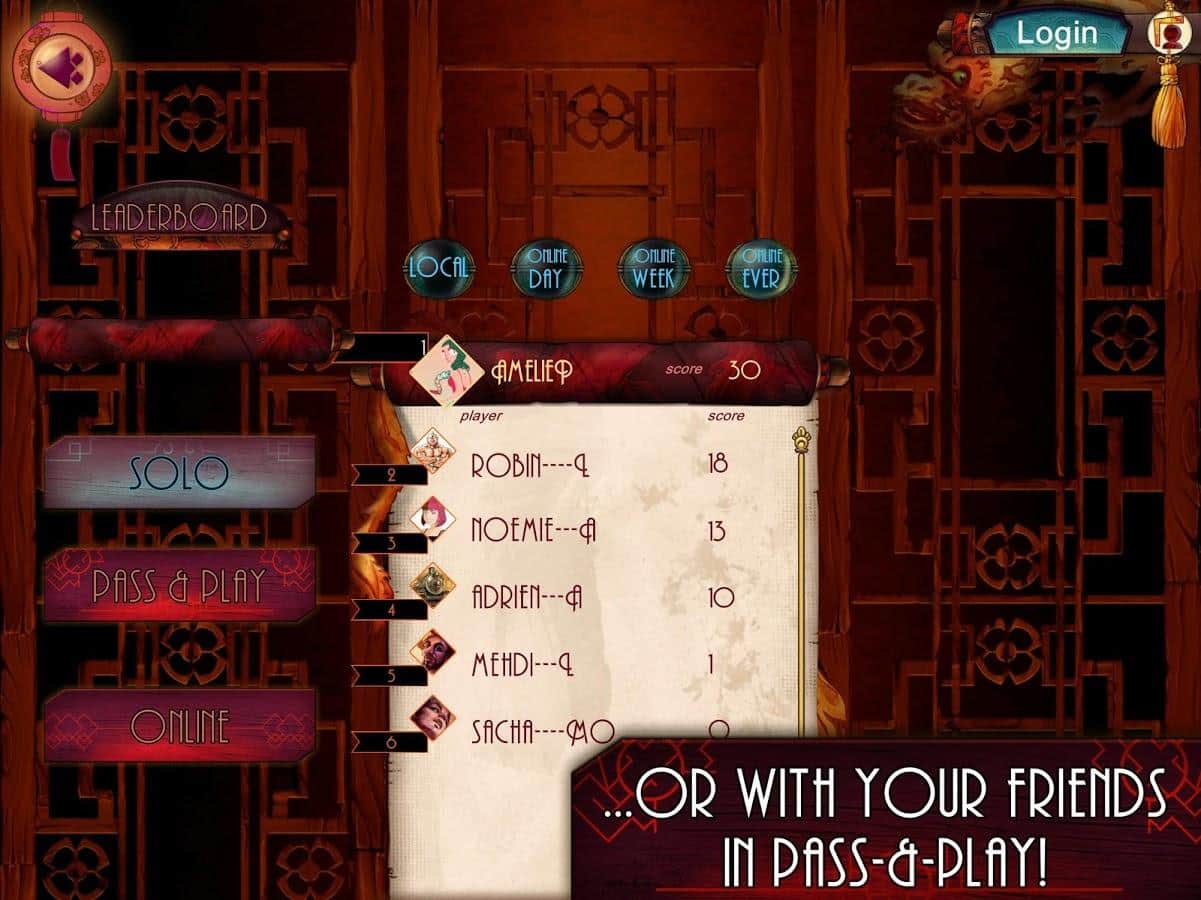Image resolution: width=1201 pixels, height=900 pixels.
Task: Open the Online mode
Action: [179, 726]
